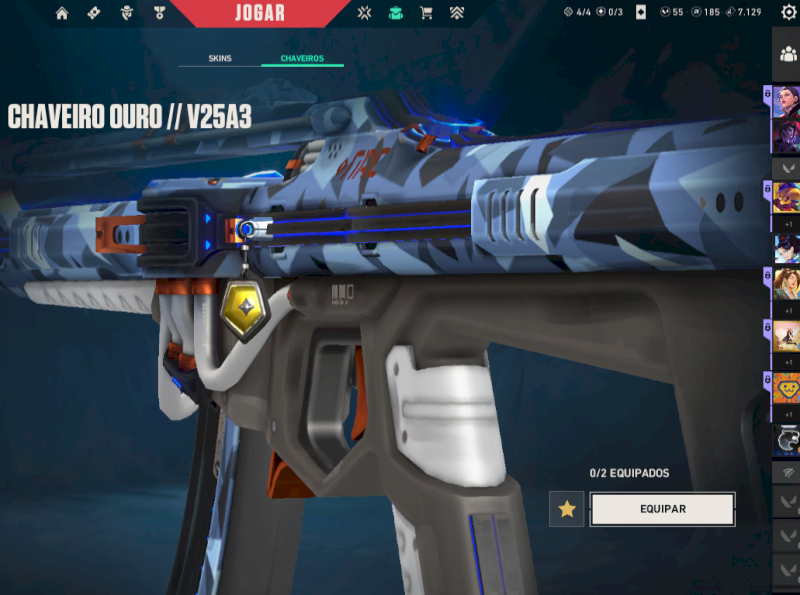Image resolution: width=800 pixels, height=595 pixels.
Task: Go to the home screen icon
Action: coord(62,13)
